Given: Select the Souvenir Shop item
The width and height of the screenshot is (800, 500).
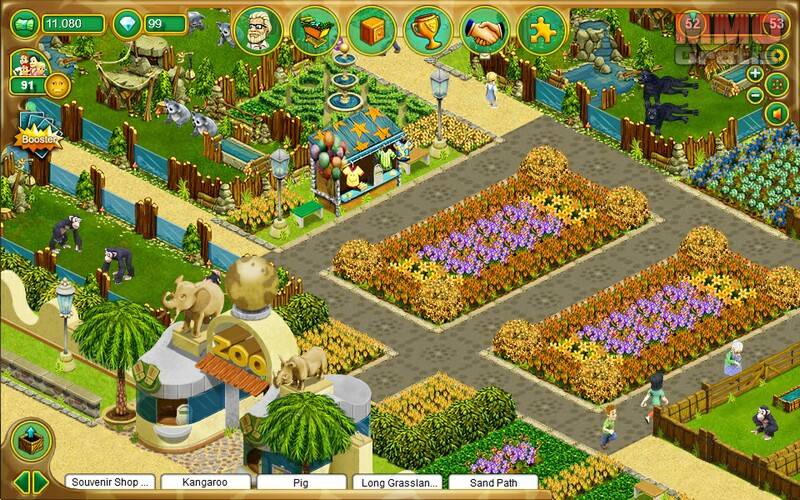Looking at the screenshot, I should click(x=108, y=482).
